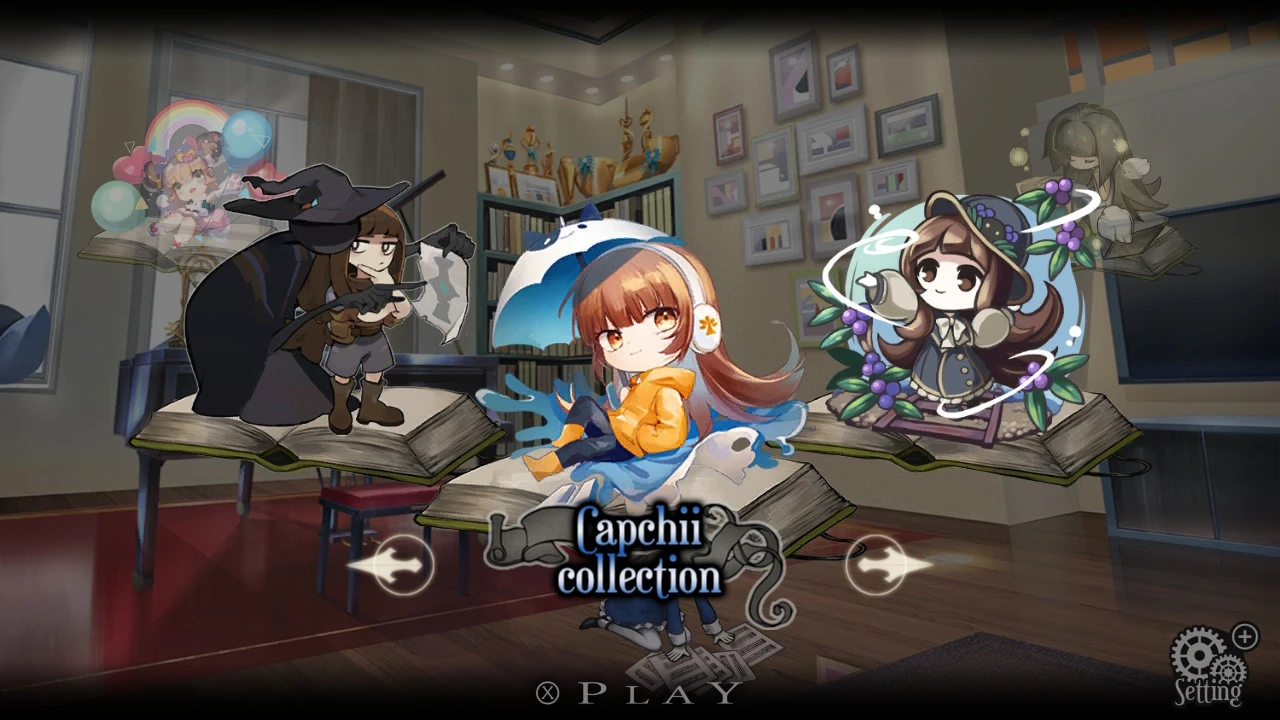The width and height of the screenshot is (1280, 720).
Task: Browse next character with right arrow
Action: 878,565
